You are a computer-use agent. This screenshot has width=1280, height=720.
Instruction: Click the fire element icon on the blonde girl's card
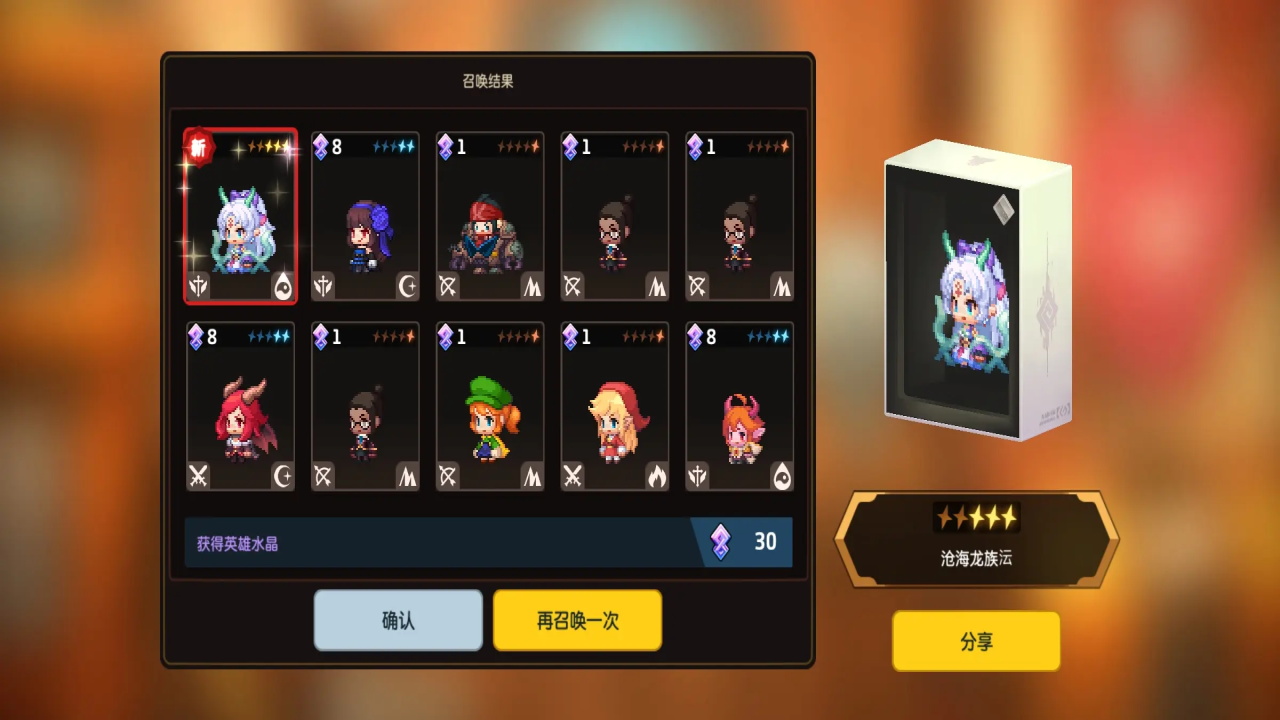click(x=658, y=478)
